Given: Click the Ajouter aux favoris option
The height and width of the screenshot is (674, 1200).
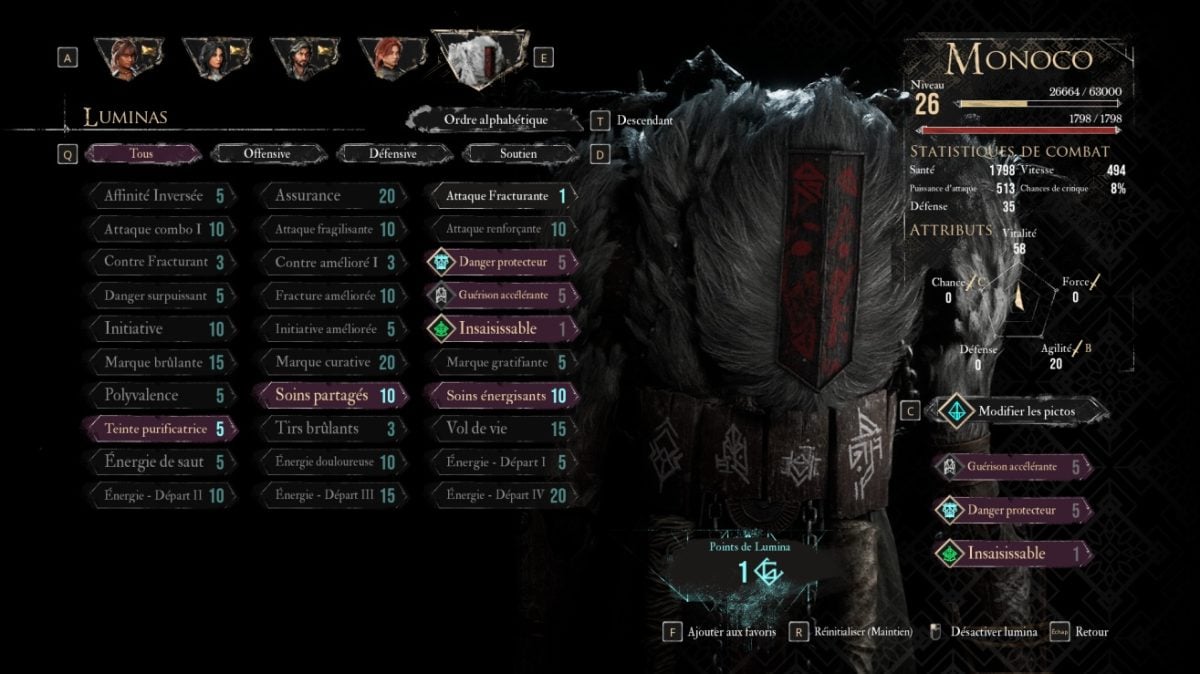Looking at the screenshot, I should (726, 632).
